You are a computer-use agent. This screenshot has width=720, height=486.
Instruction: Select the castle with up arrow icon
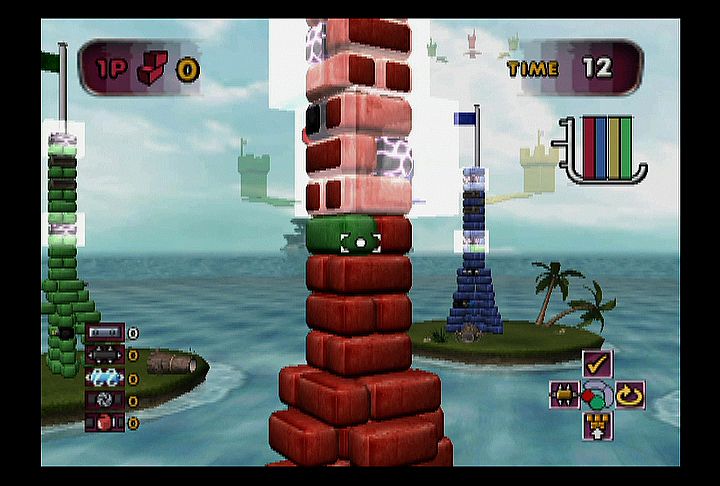pyautogui.click(x=598, y=425)
